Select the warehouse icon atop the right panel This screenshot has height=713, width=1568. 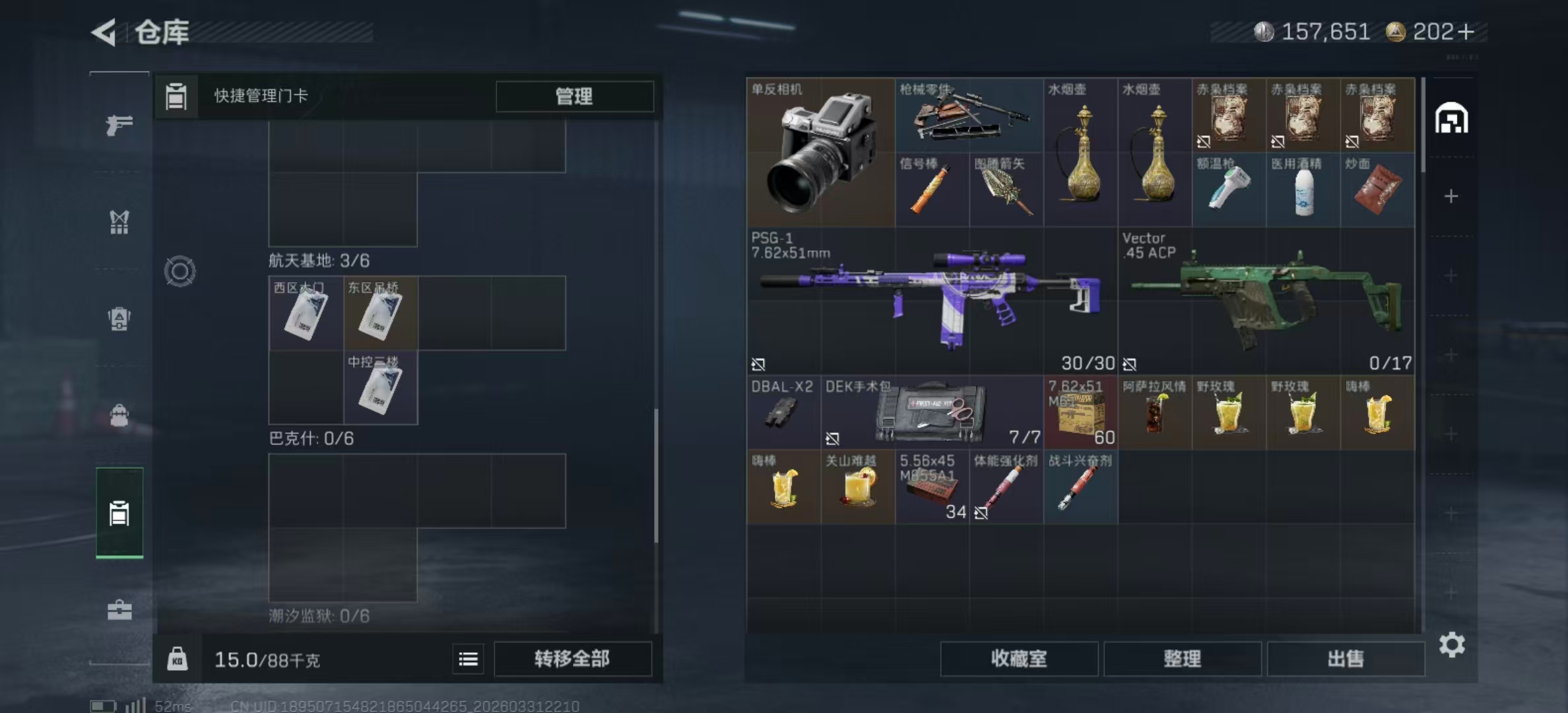tap(1451, 118)
